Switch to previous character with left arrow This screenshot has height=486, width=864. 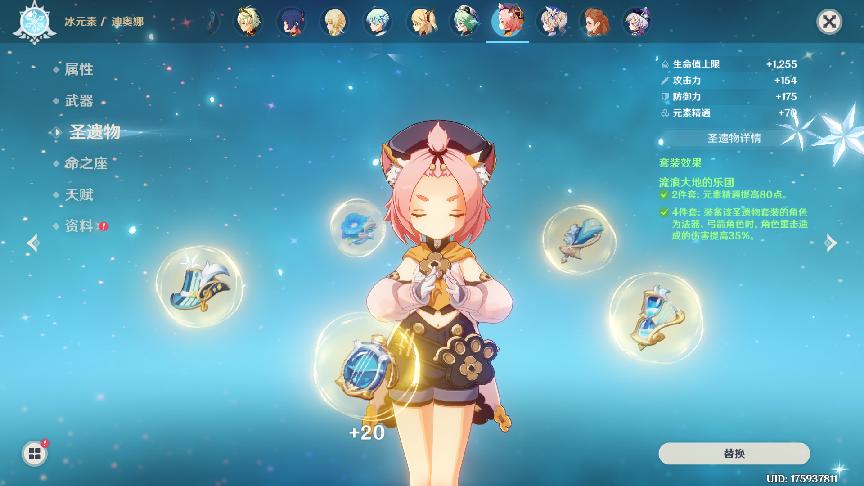point(34,242)
